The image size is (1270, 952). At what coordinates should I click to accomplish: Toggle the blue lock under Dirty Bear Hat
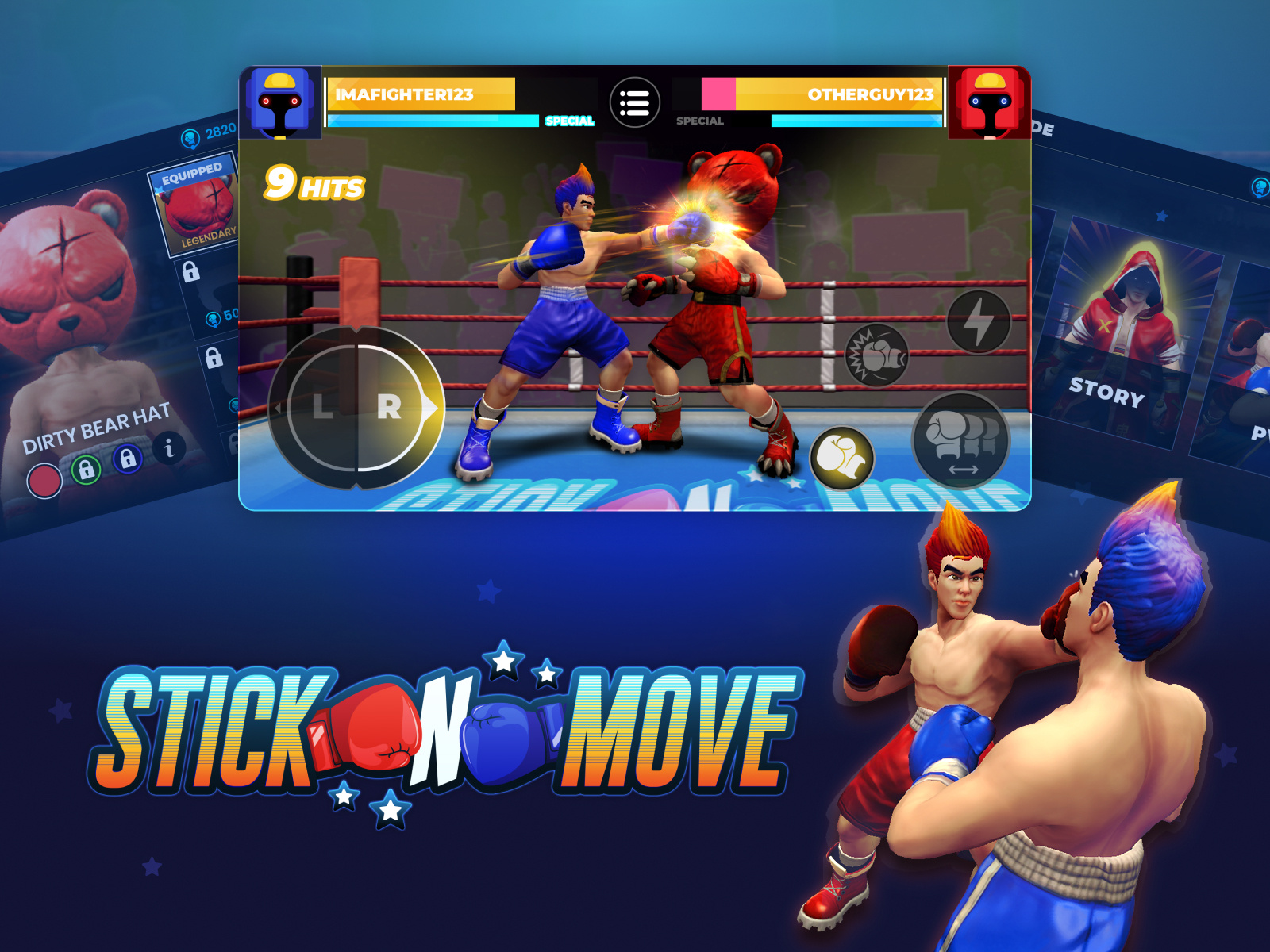[x=127, y=459]
